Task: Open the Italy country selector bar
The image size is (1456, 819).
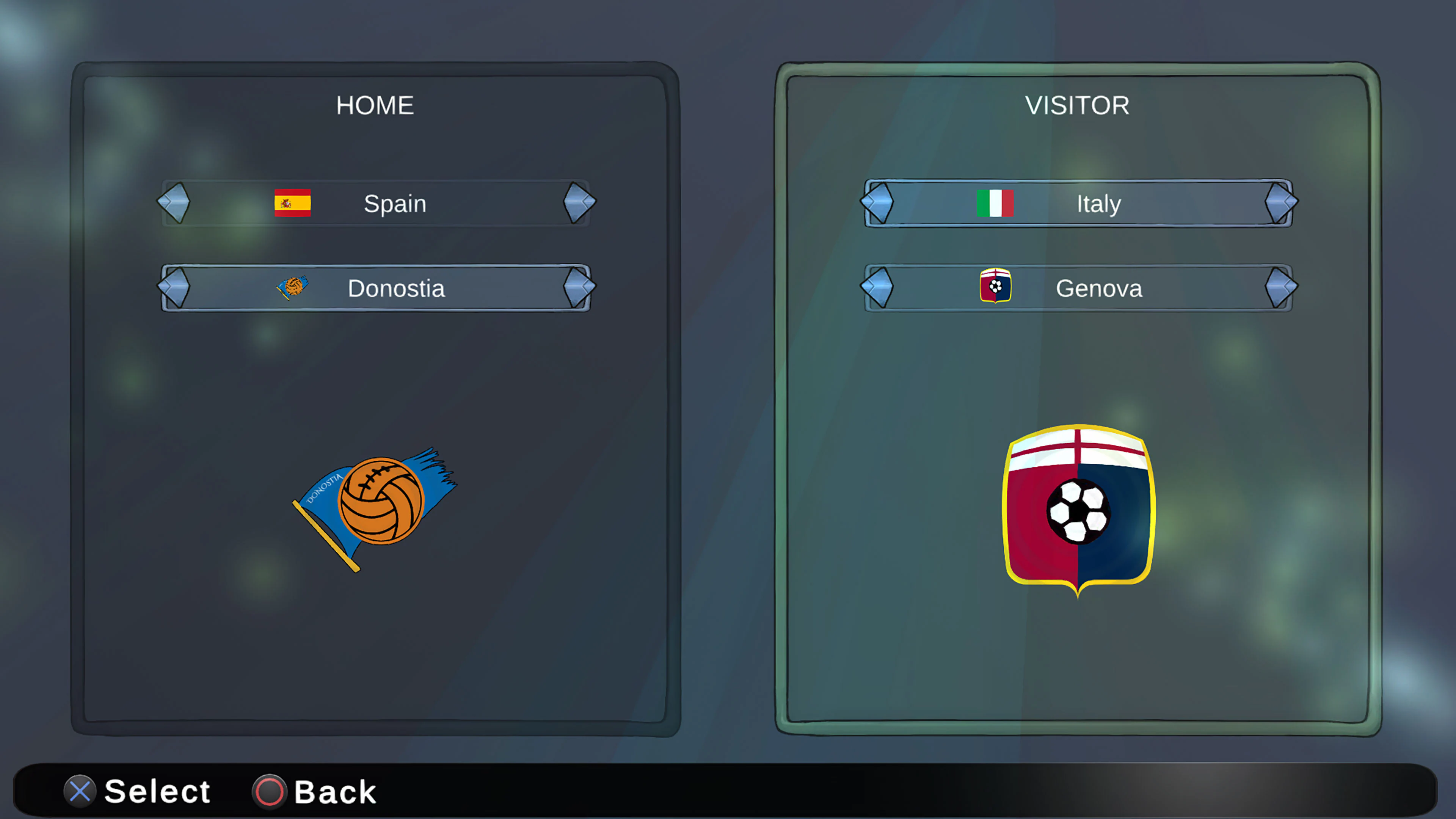Action: coord(1097,204)
